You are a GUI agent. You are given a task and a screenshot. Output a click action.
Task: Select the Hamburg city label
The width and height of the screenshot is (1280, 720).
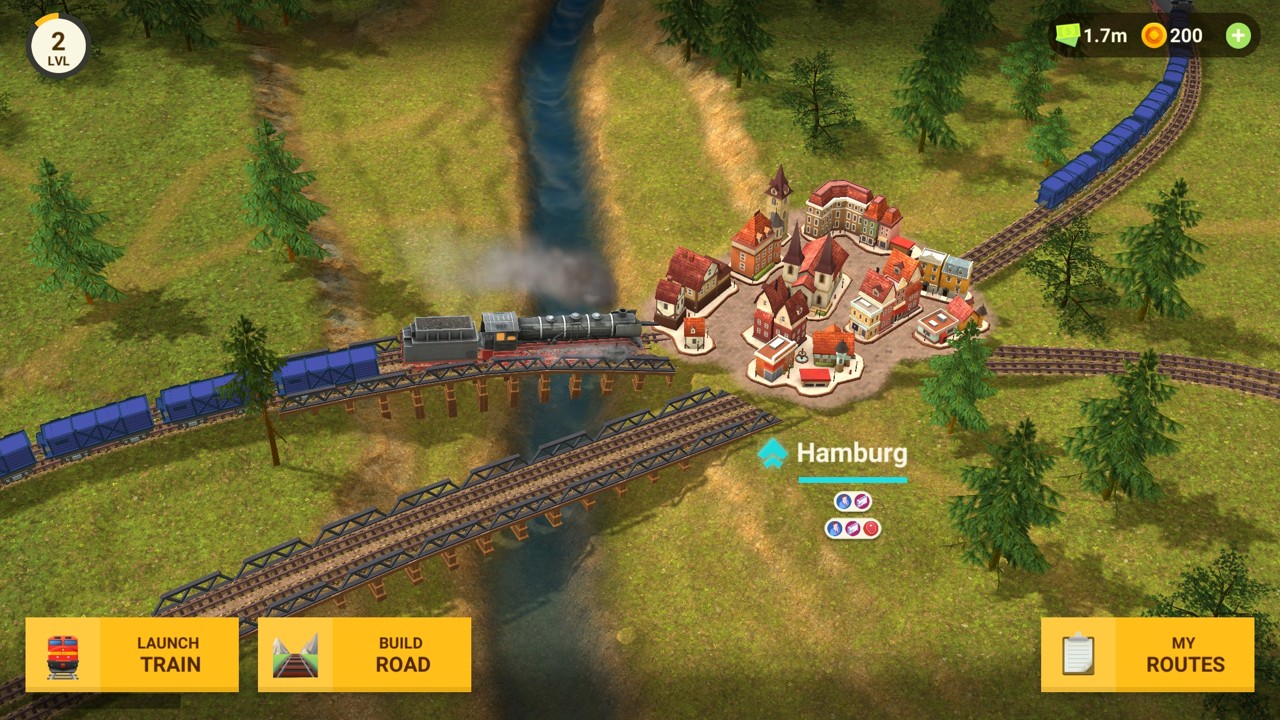coord(851,454)
